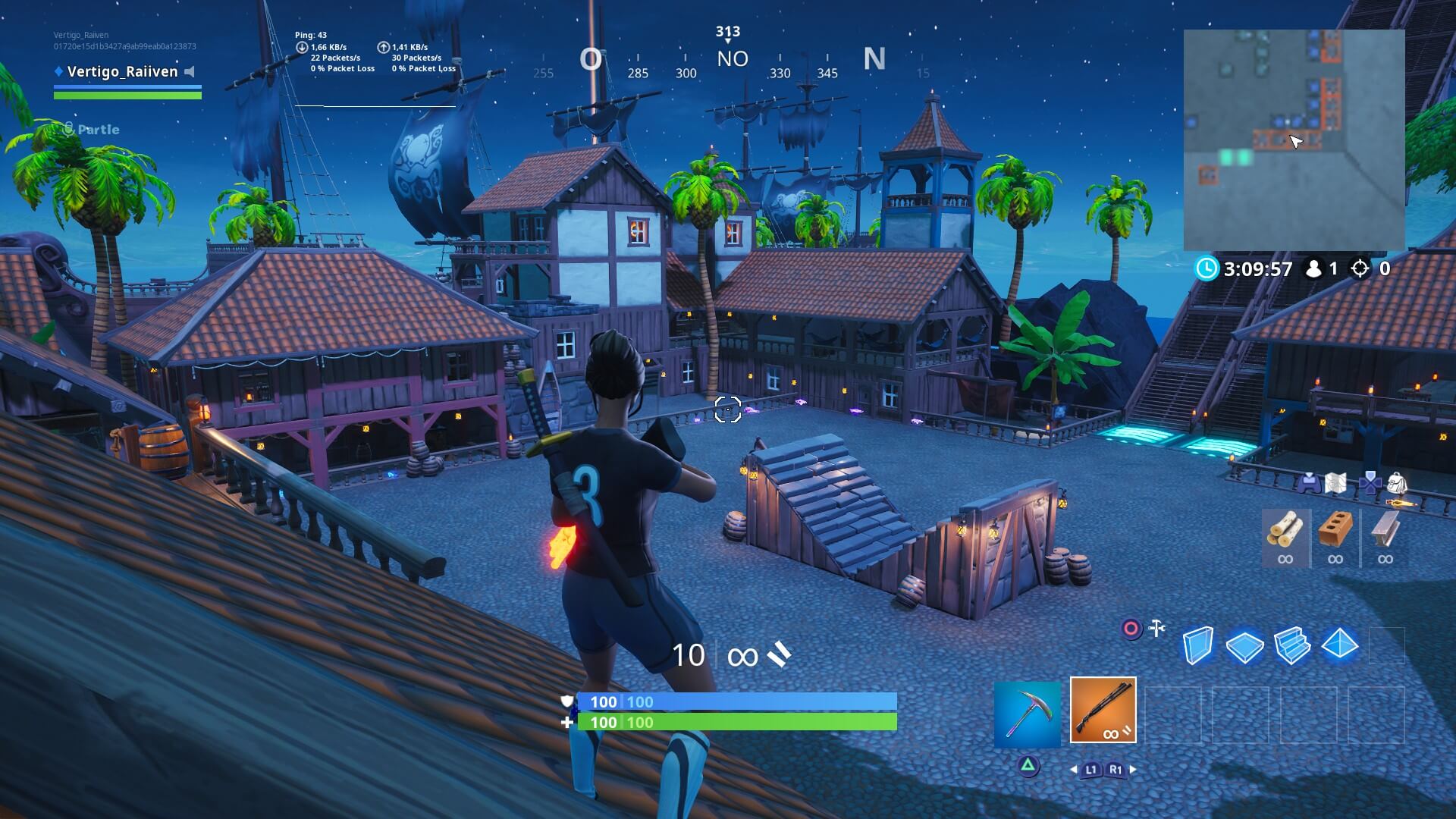This screenshot has height=819, width=1456.
Task: Select the floor building piece icon
Action: coord(1245,646)
